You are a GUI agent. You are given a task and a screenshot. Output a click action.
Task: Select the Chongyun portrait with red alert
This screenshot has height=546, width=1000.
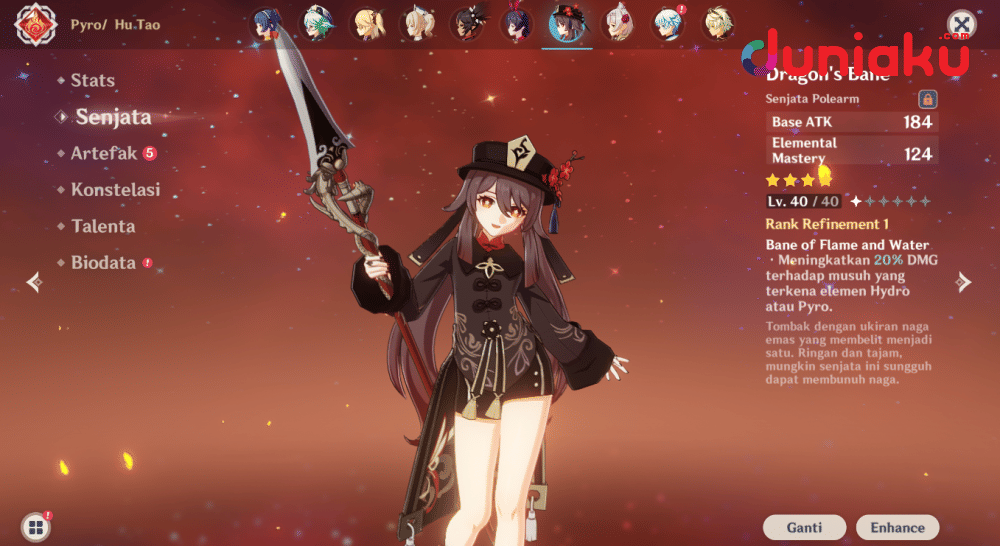coord(668,24)
